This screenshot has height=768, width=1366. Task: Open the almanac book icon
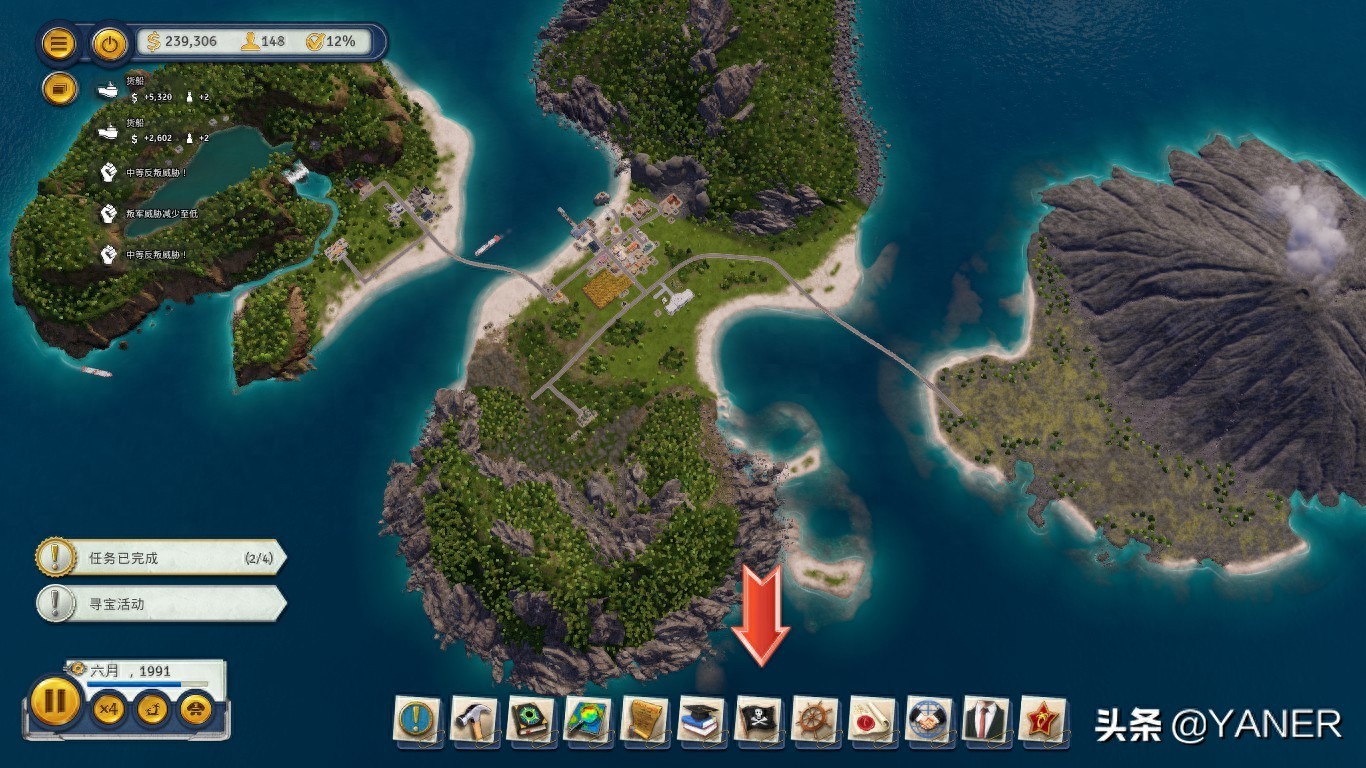[x=530, y=719]
